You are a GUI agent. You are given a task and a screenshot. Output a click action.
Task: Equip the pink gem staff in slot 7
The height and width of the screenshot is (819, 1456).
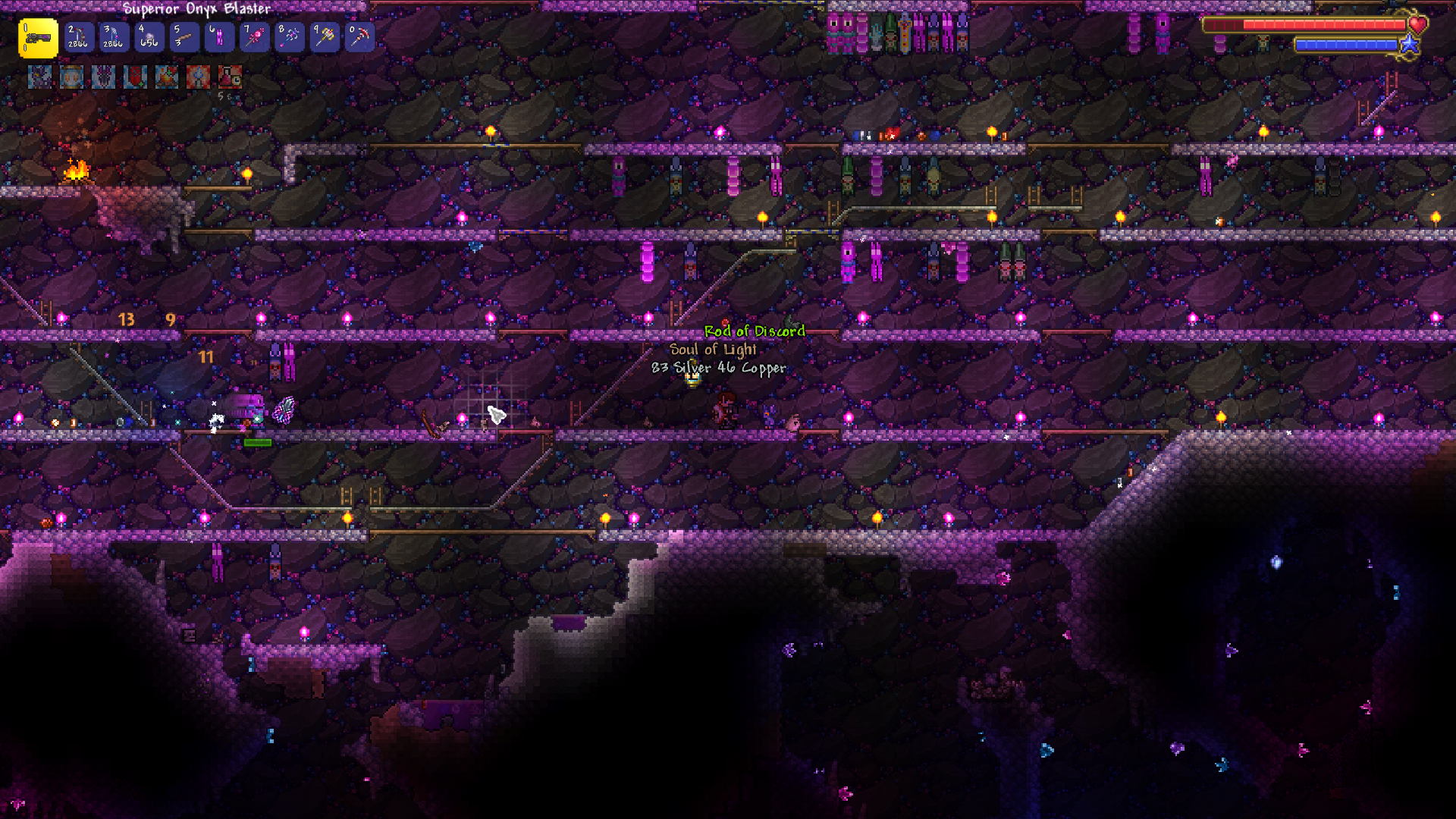(254, 36)
